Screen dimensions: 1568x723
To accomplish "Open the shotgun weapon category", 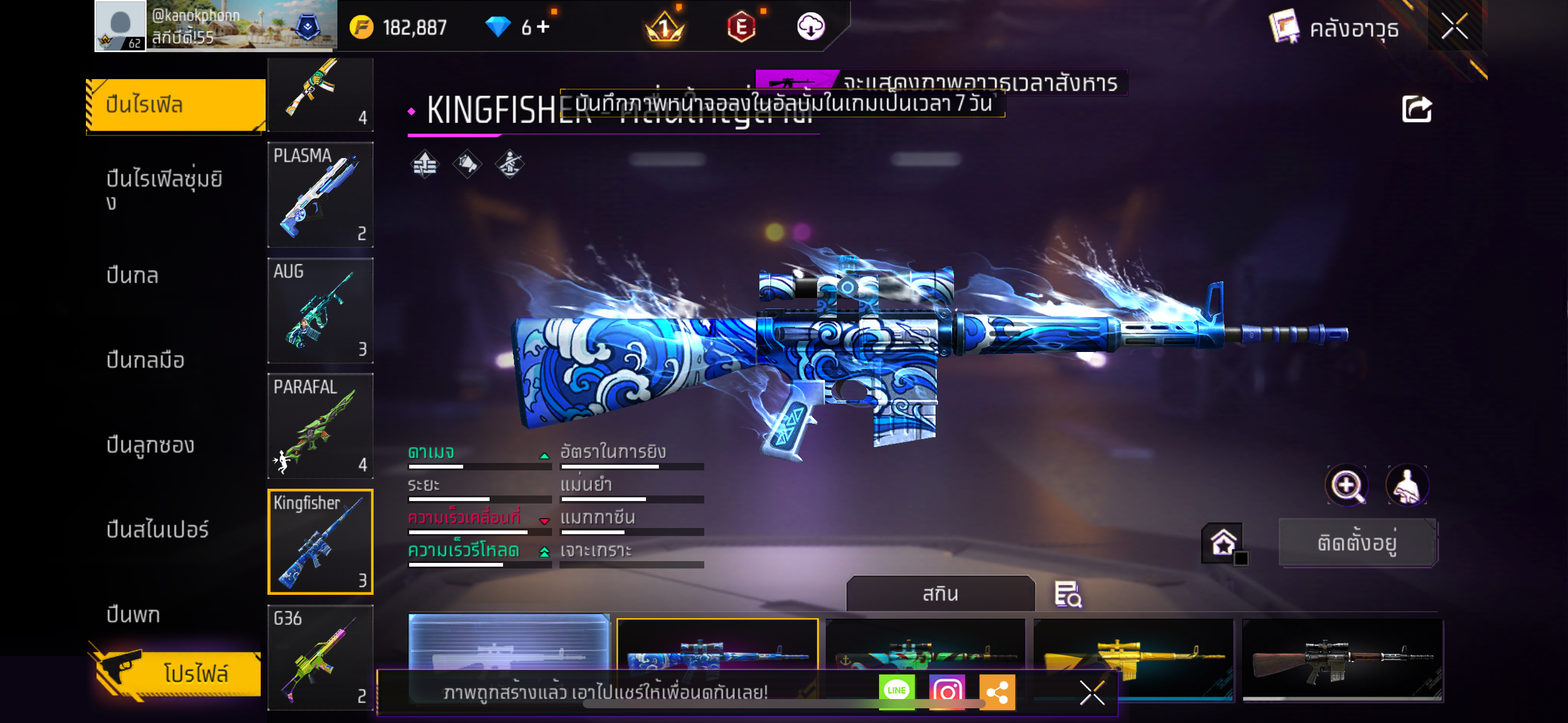I will coord(150,445).
